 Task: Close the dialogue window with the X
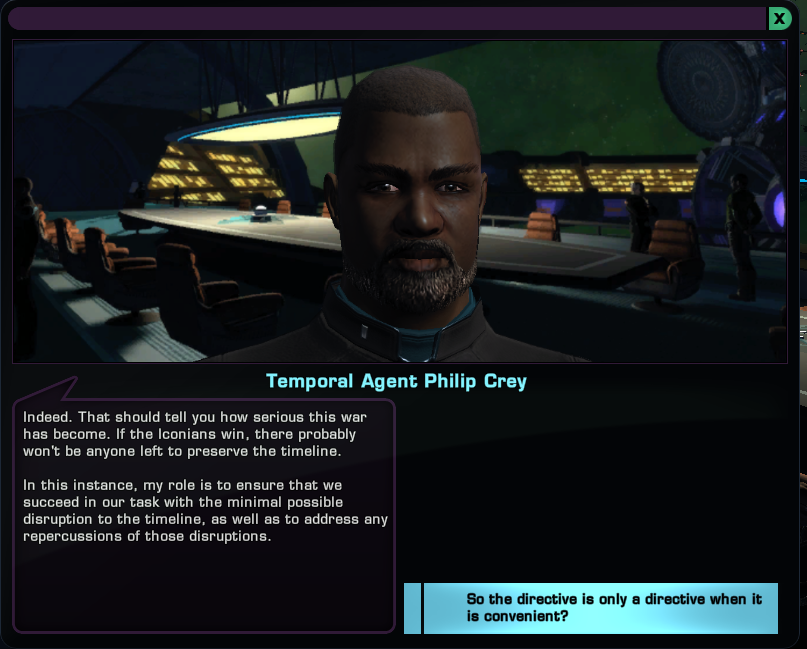pos(779,19)
